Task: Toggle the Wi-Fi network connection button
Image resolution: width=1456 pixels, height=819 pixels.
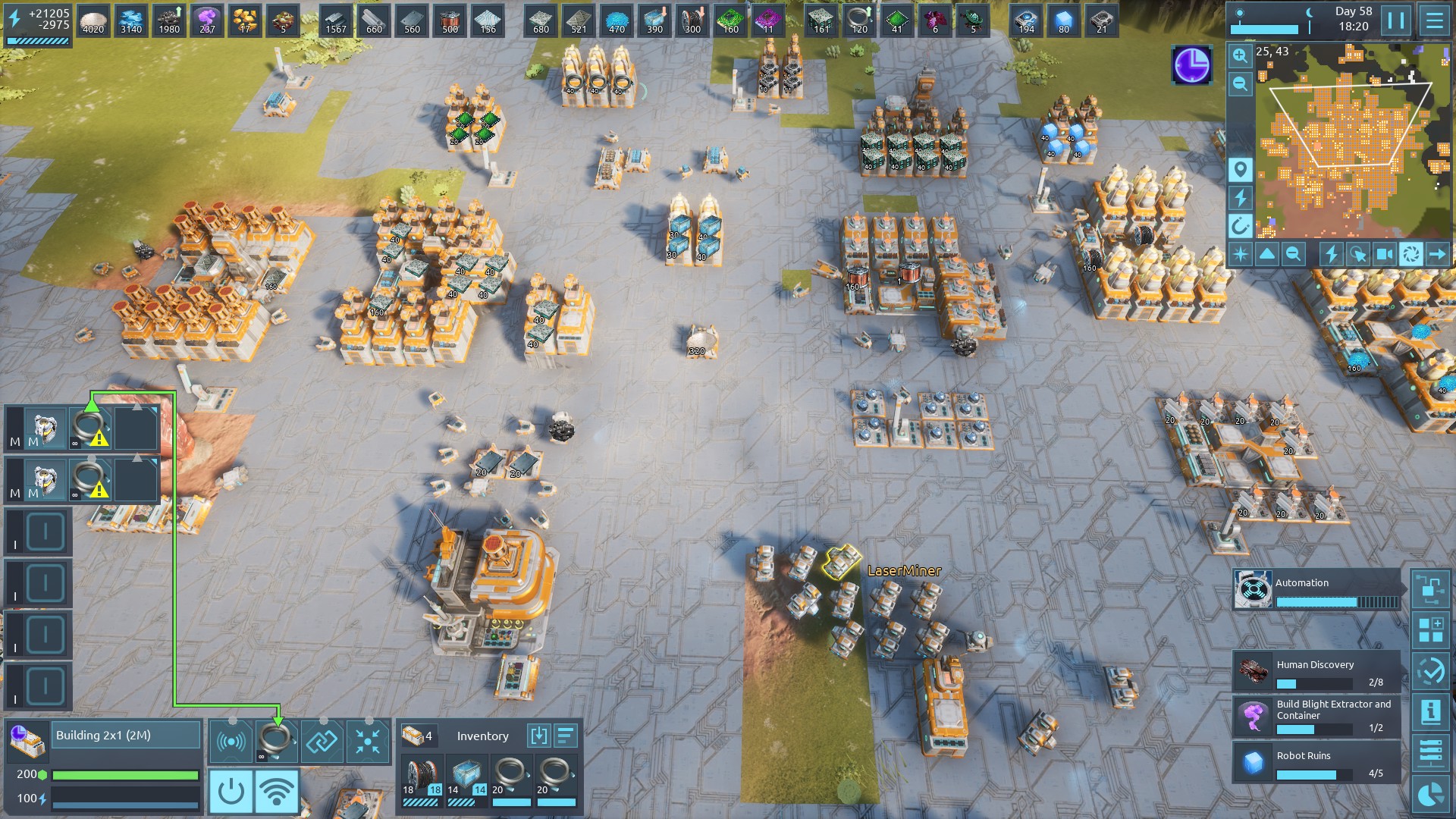Action: (277, 792)
